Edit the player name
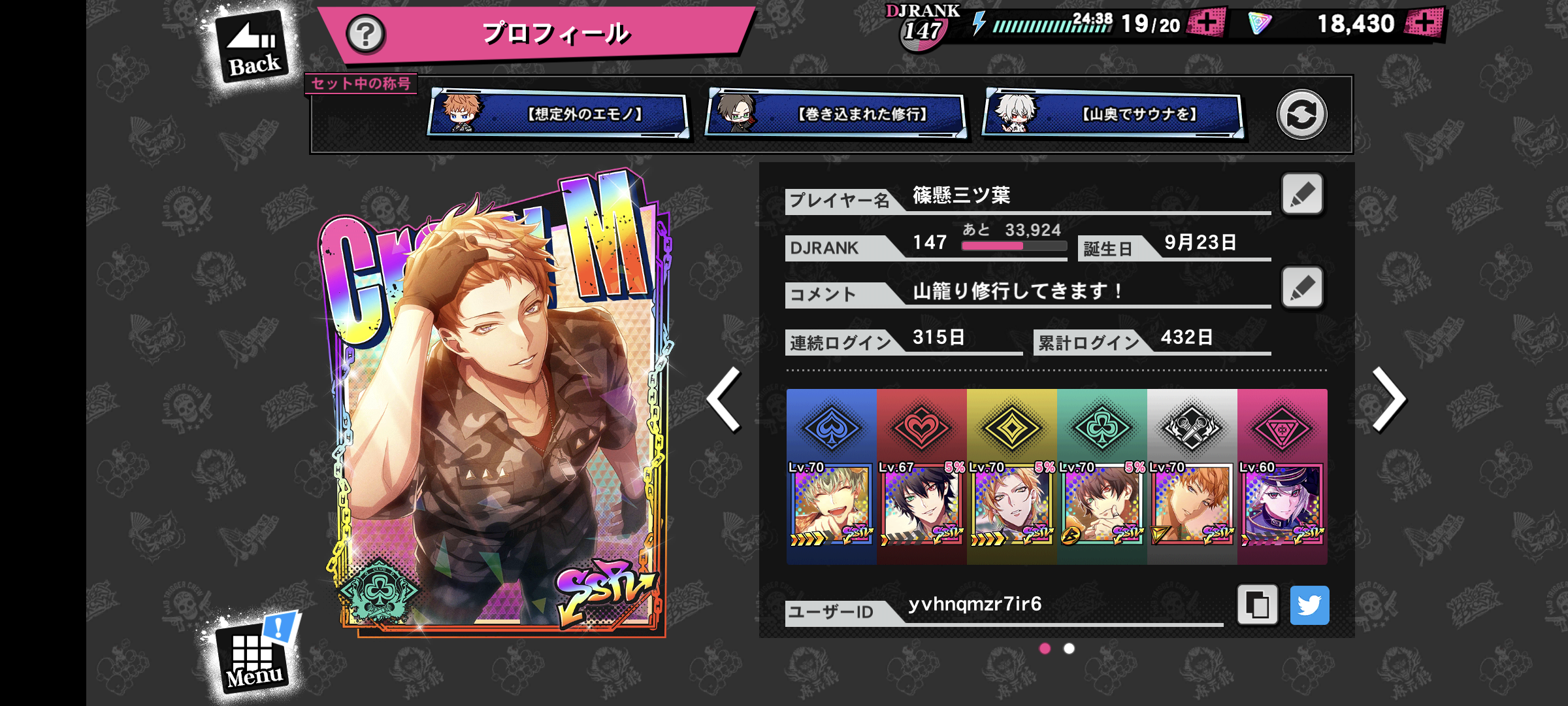 pos(1302,194)
